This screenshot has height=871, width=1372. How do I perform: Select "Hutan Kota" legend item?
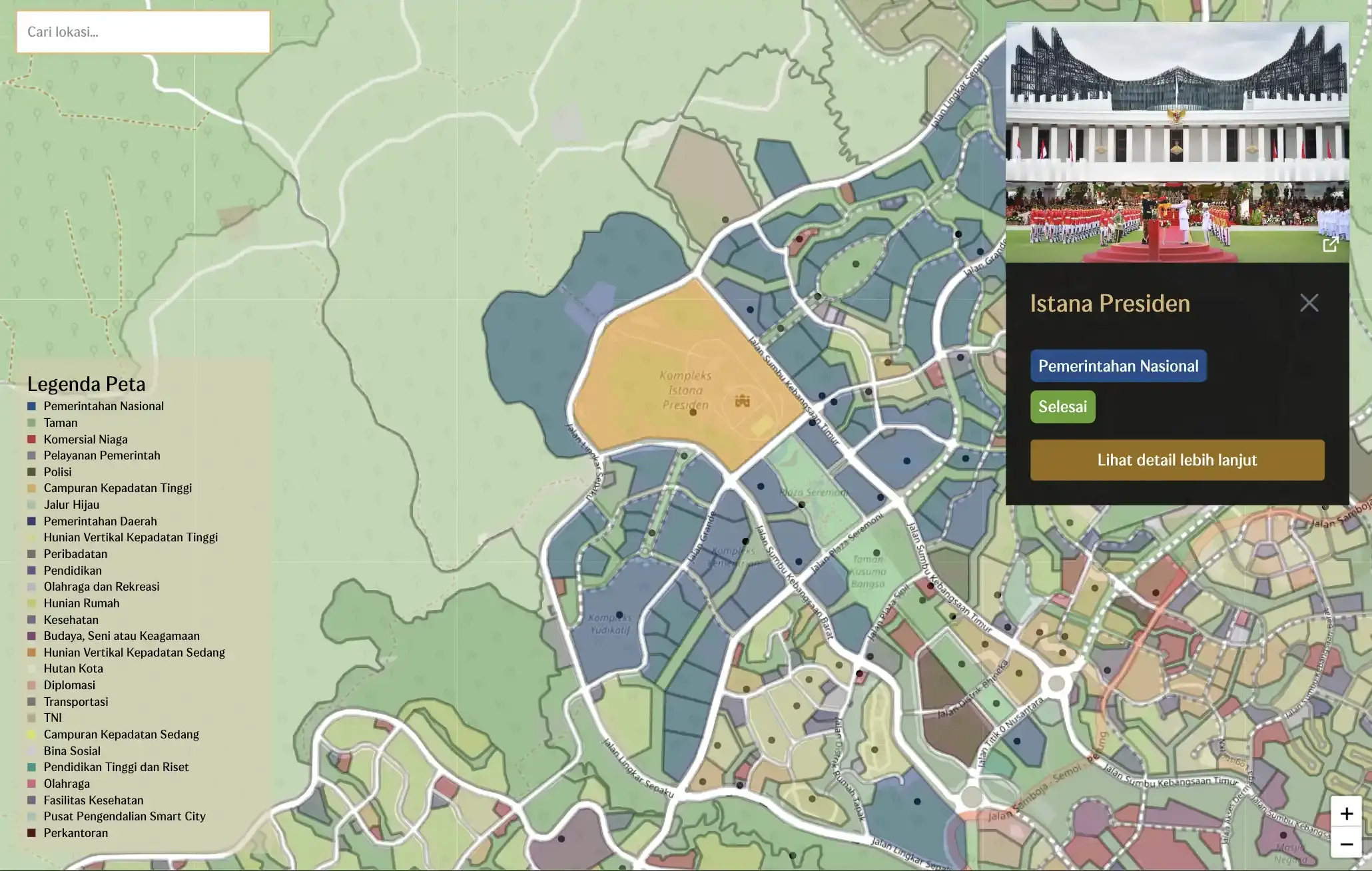pyautogui.click(x=73, y=669)
